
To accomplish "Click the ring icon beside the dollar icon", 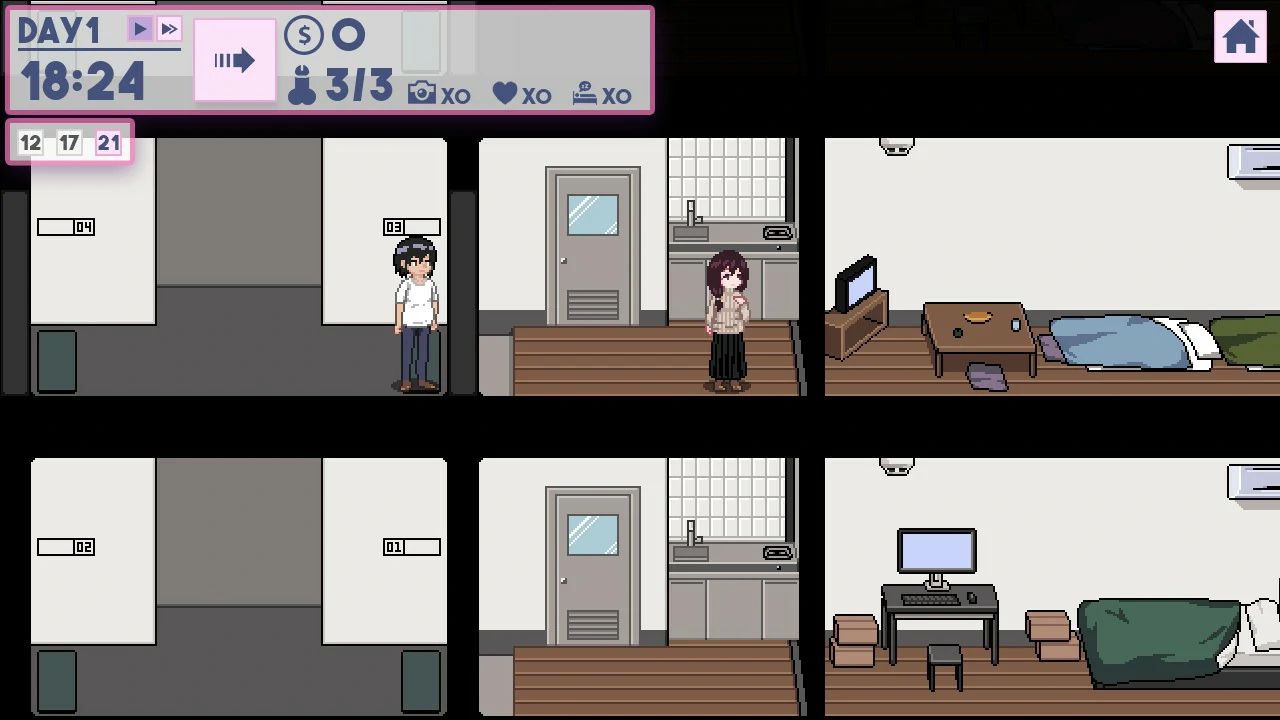I will click(x=349, y=35).
